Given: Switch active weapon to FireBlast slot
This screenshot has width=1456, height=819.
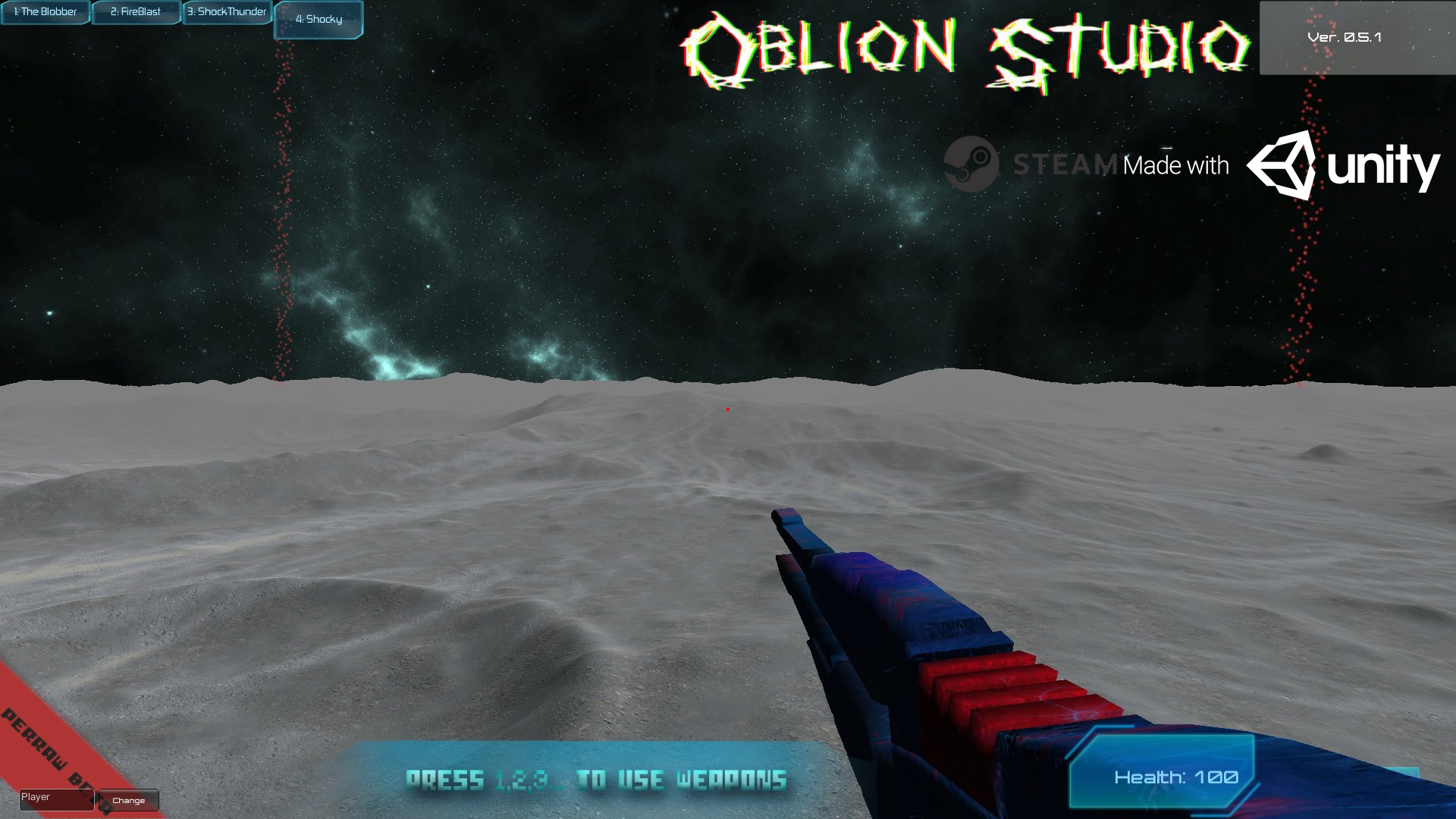Looking at the screenshot, I should click(x=136, y=12).
